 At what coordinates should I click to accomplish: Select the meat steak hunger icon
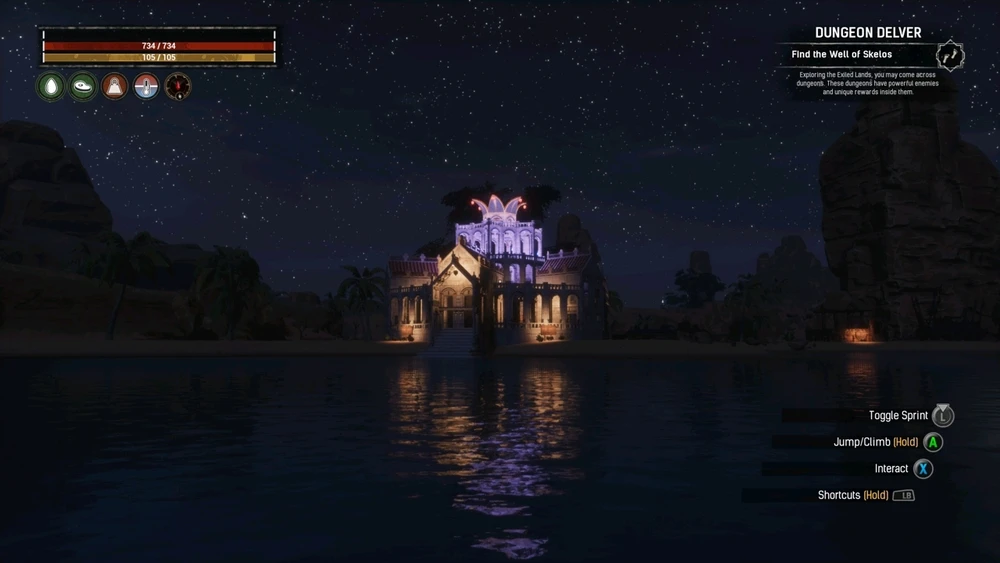click(x=83, y=86)
